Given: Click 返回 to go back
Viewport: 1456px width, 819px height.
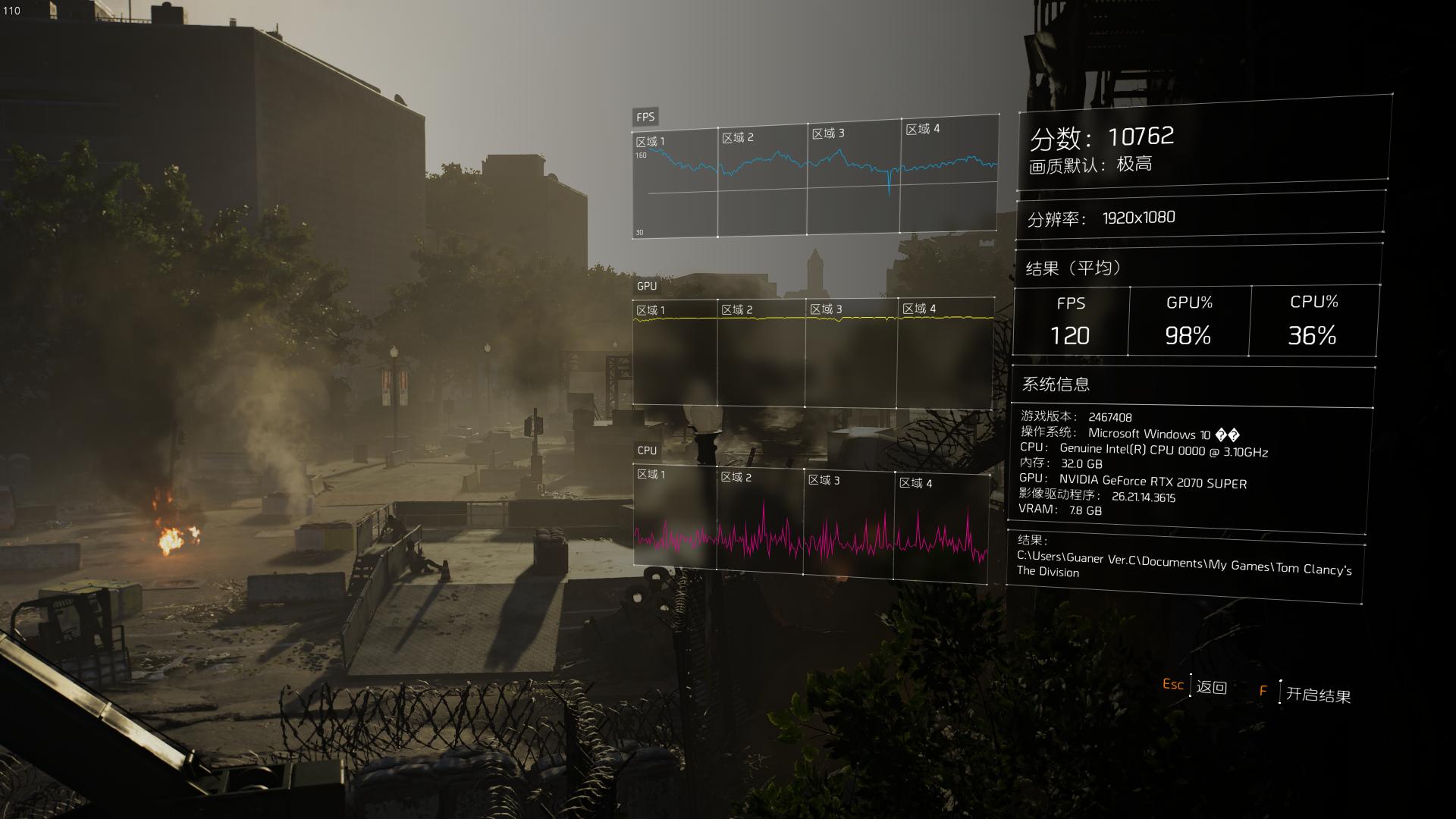Looking at the screenshot, I should click(x=1212, y=686).
